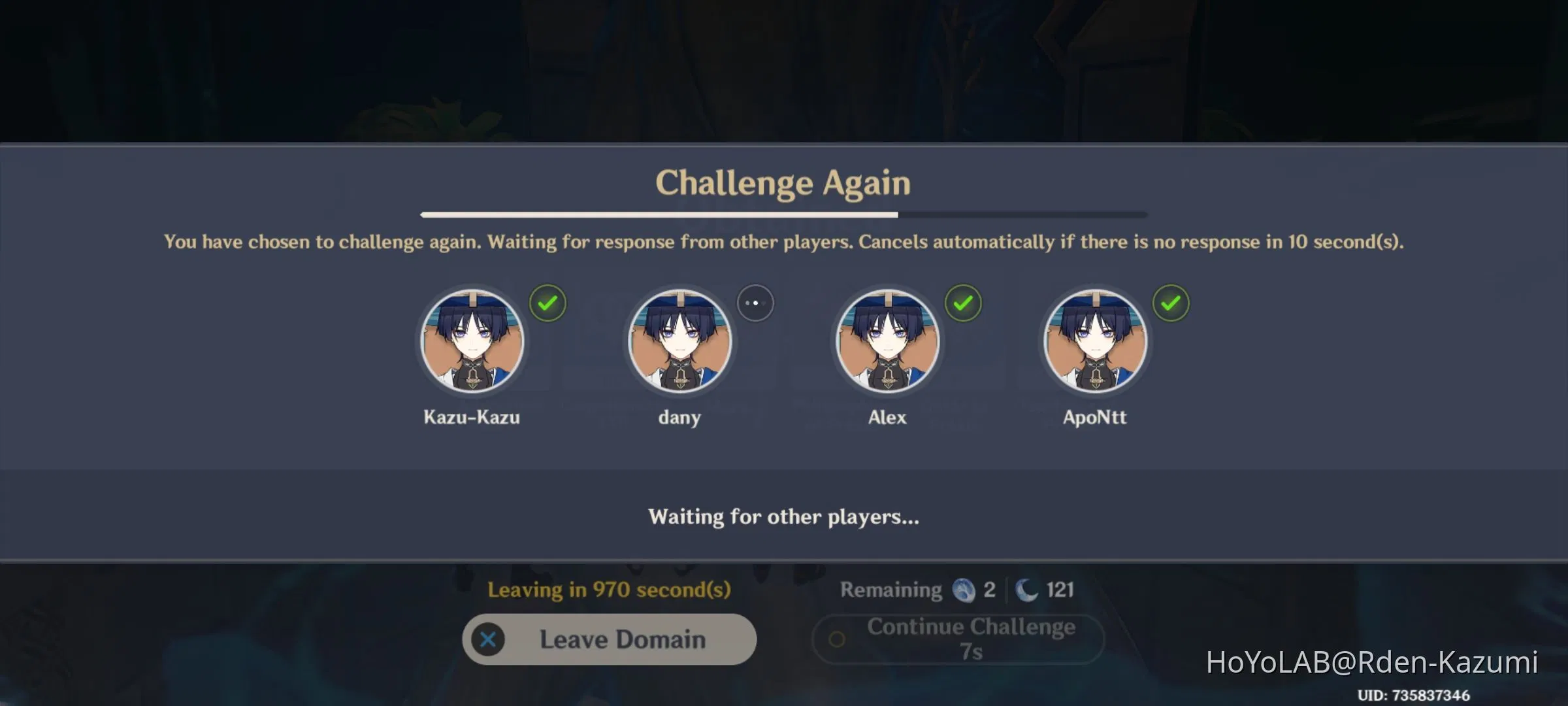
Task: Click the progress bar below Challenge Again
Action: pyautogui.click(x=784, y=214)
